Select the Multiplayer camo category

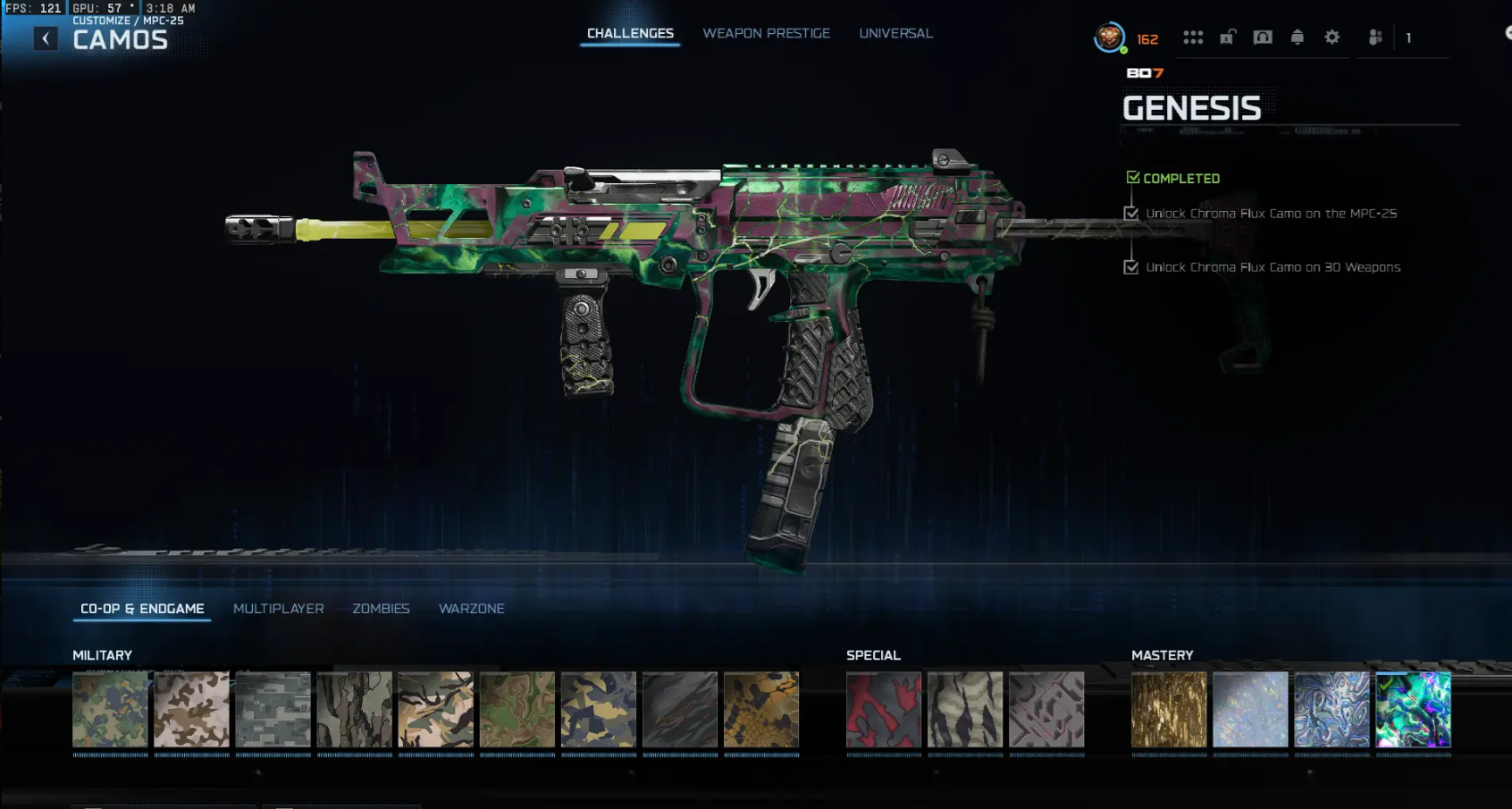coord(278,608)
